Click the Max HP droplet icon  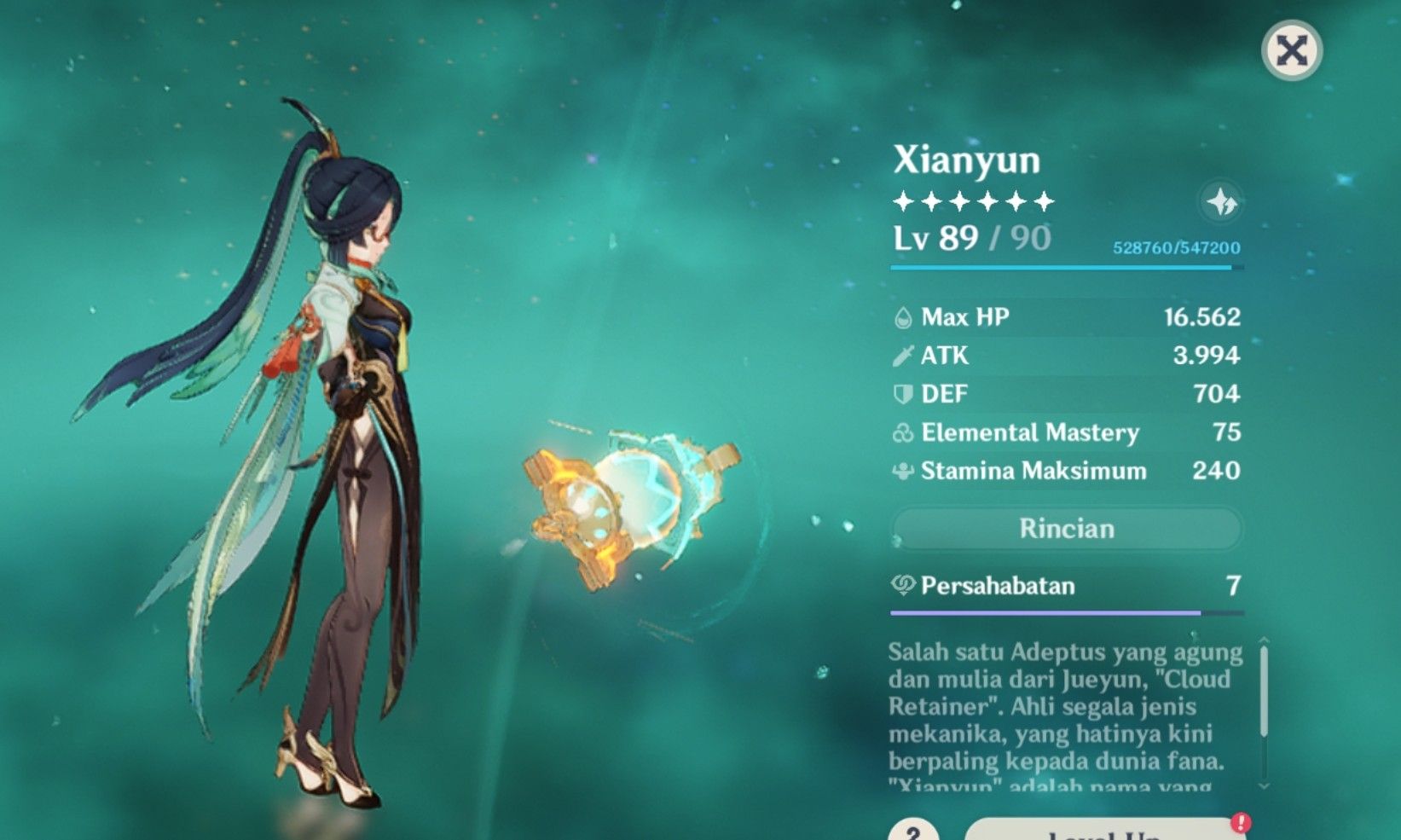[903, 317]
